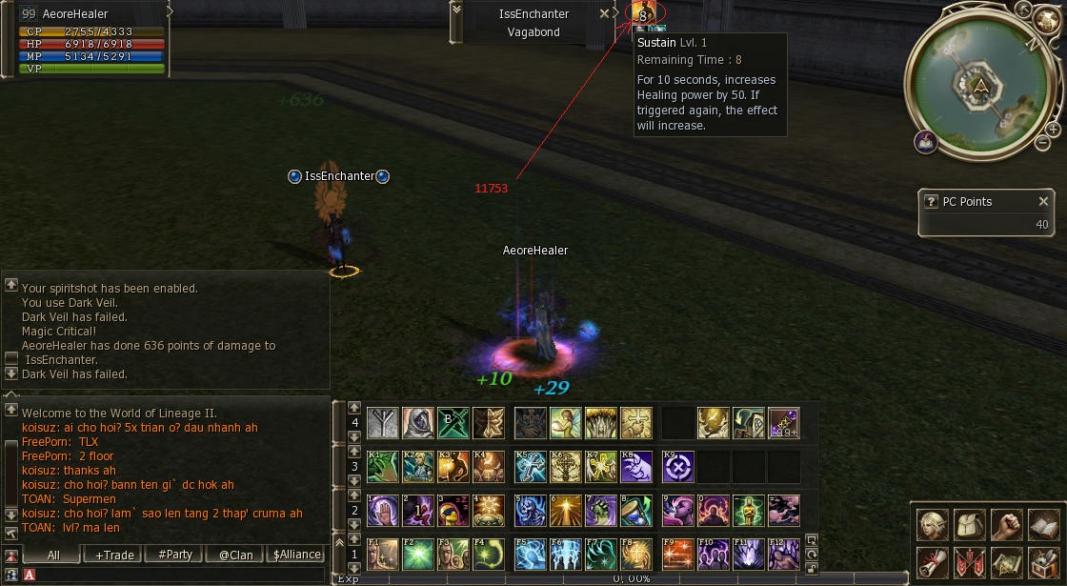Use the F1 skill on hotbar 1
1067x586 pixels.
click(382, 554)
